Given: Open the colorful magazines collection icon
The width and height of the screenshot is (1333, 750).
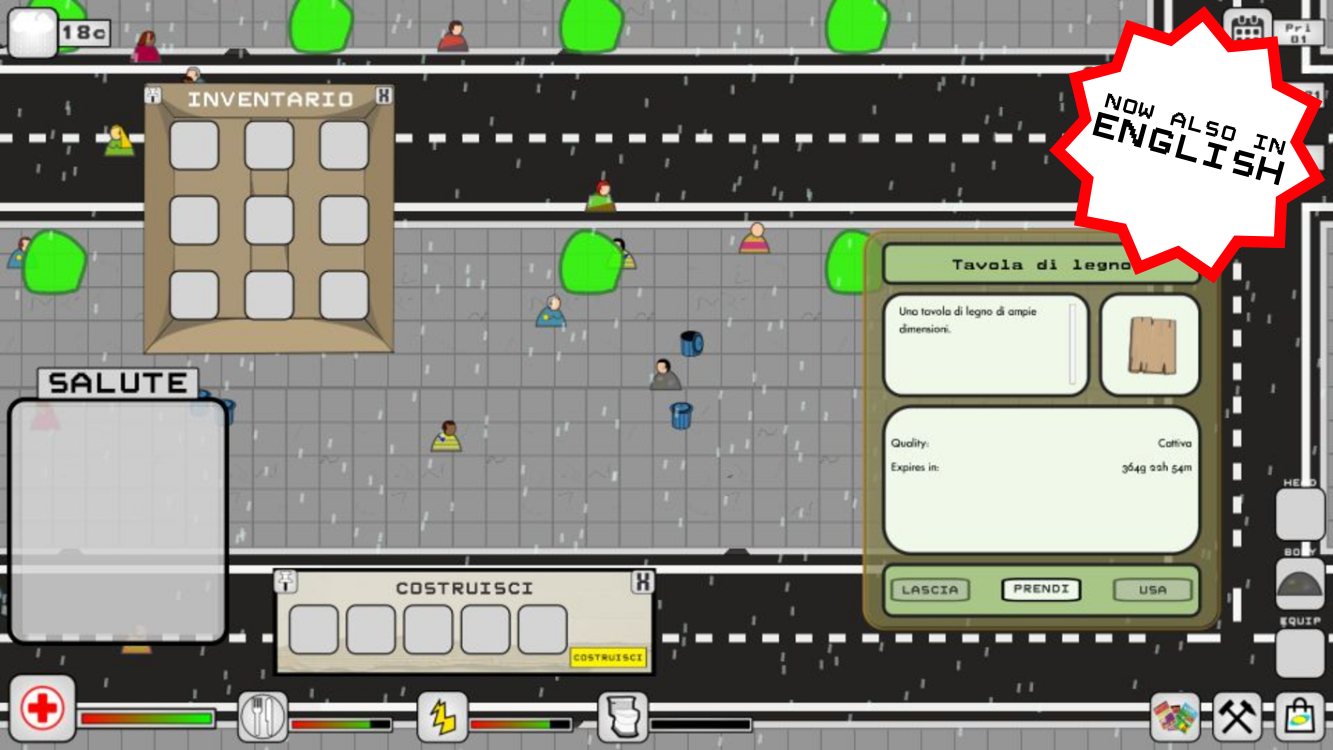Looking at the screenshot, I should click(1177, 715).
